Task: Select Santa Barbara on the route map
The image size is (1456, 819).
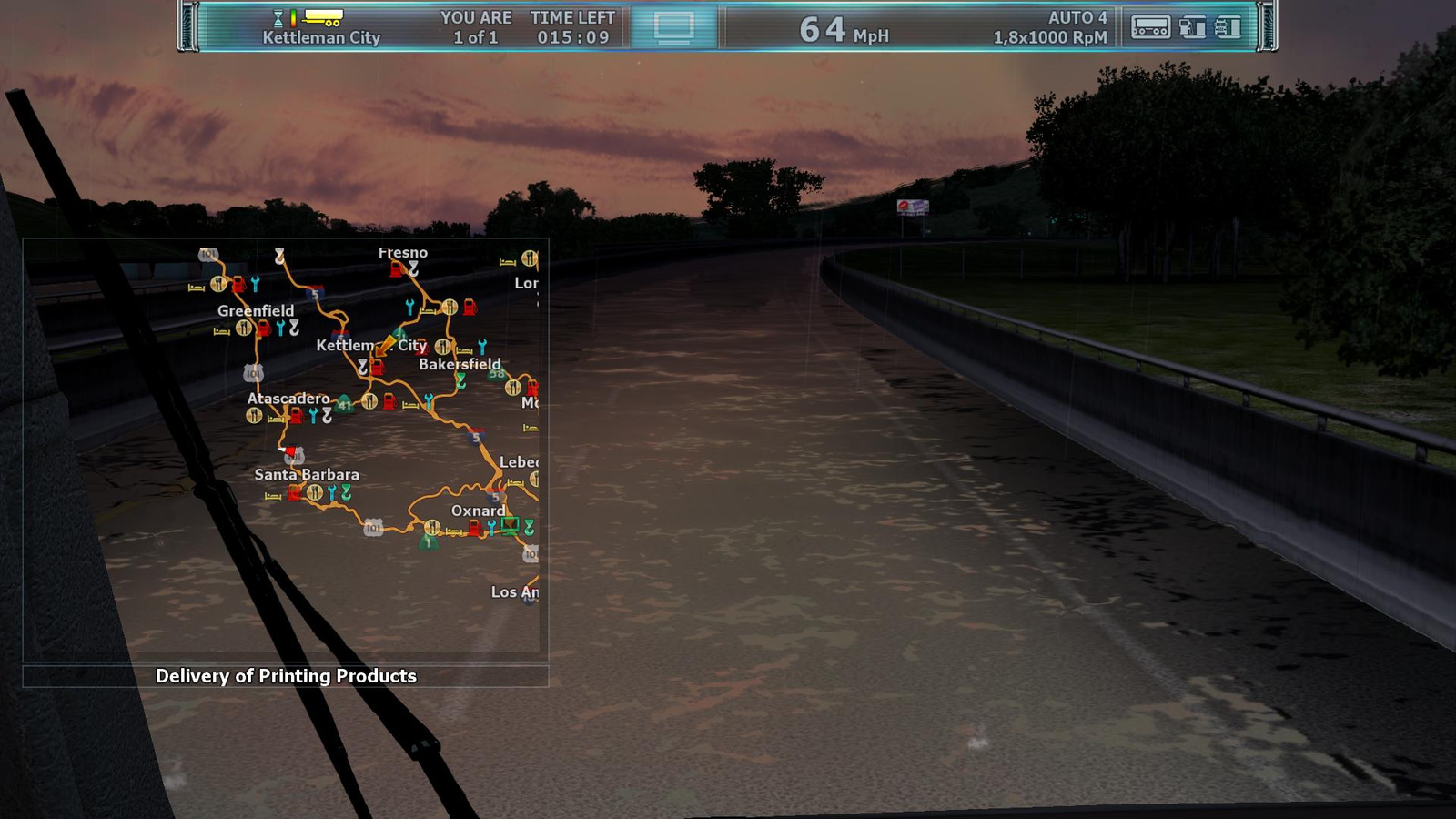Action: click(307, 475)
